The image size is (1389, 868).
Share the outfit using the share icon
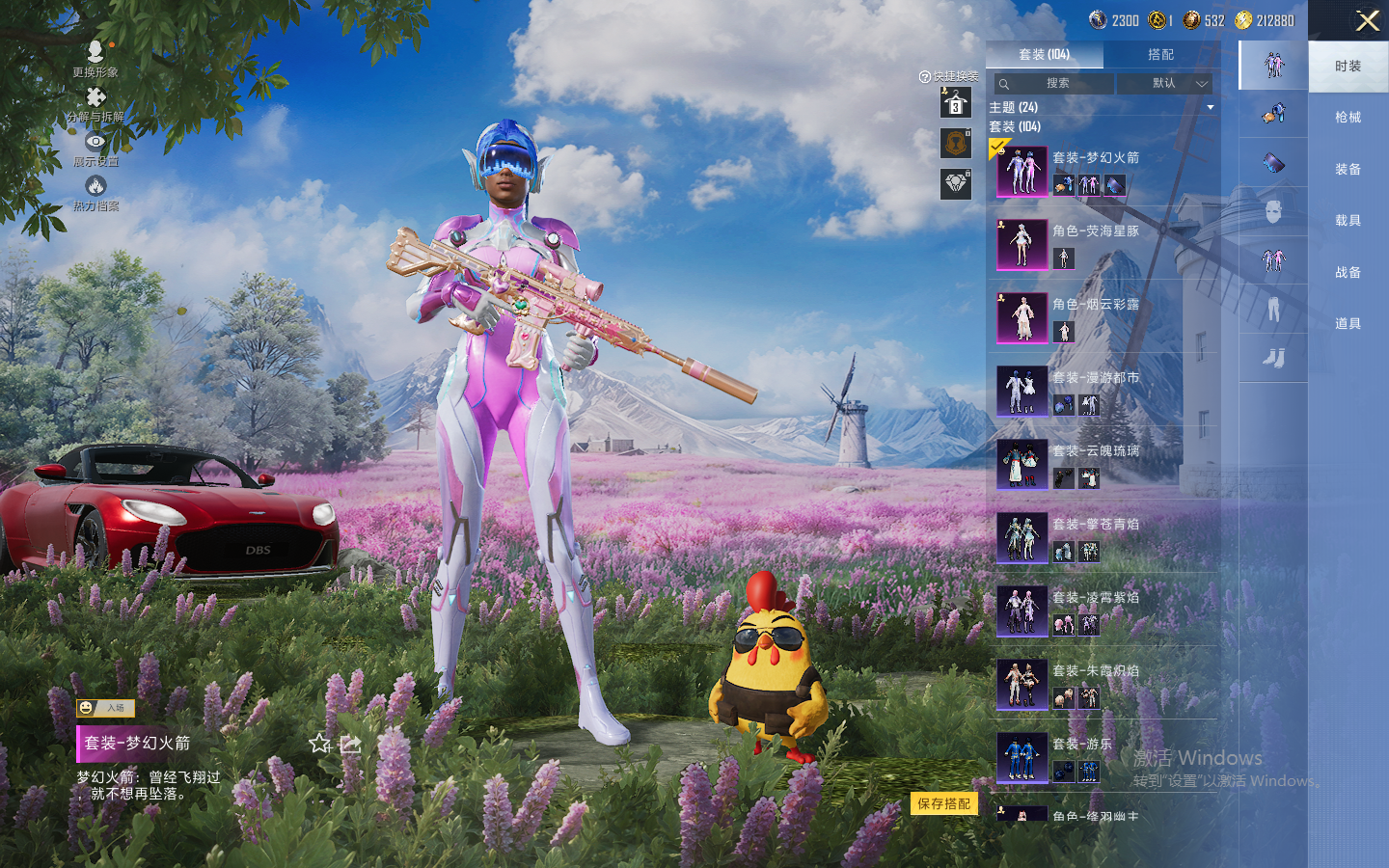(351, 744)
